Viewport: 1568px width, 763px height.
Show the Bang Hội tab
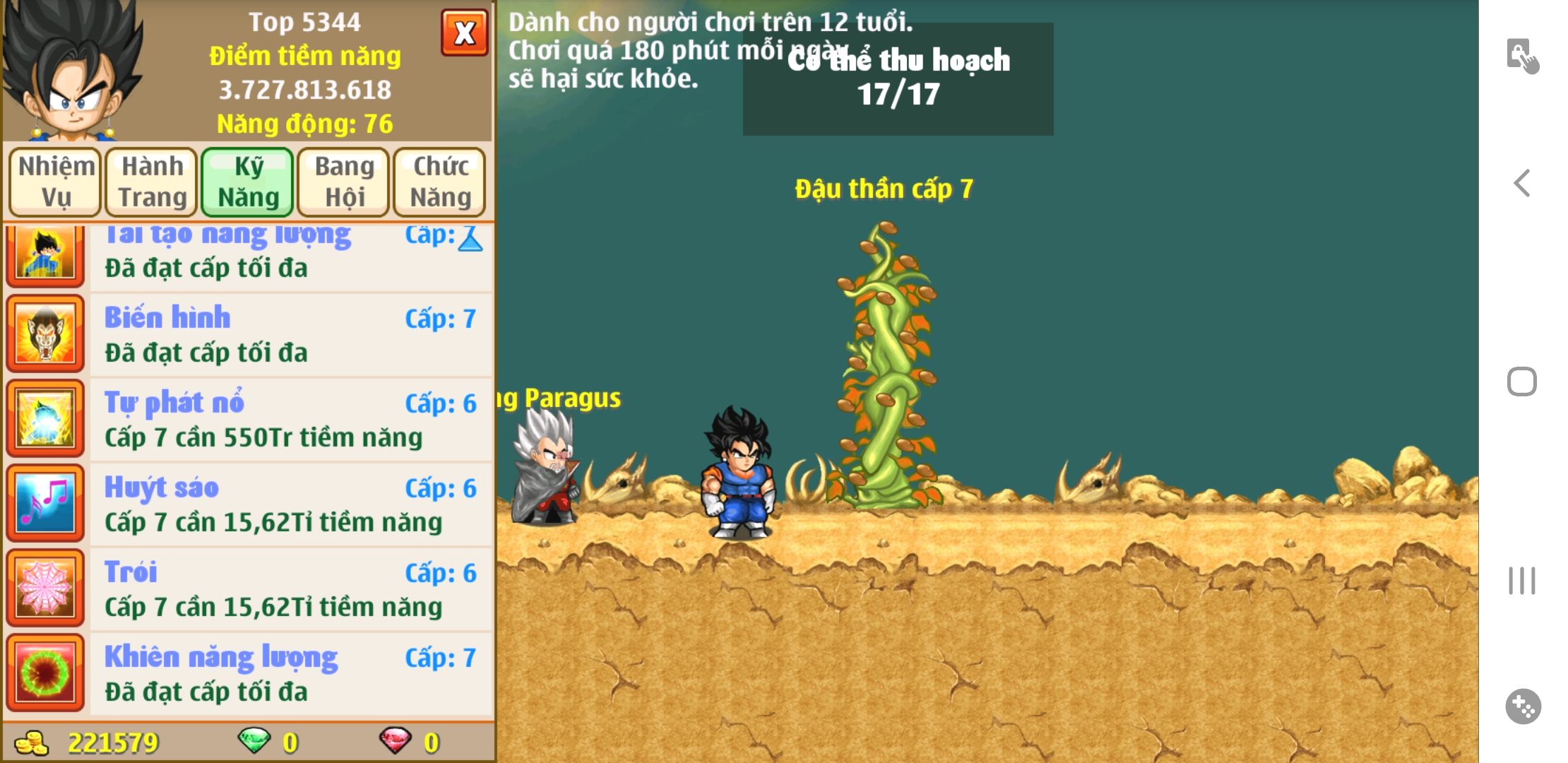pos(344,182)
